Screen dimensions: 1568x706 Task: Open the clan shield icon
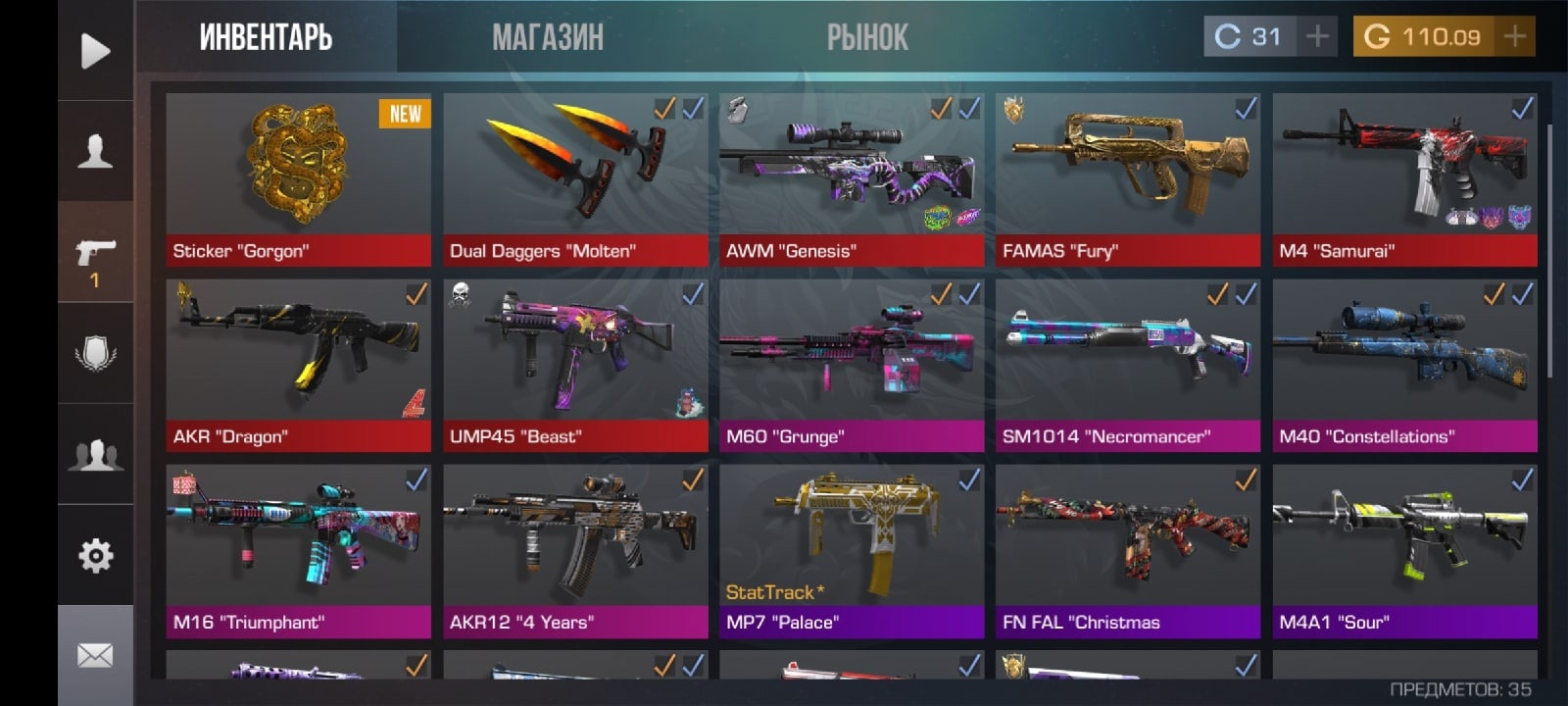pos(95,354)
